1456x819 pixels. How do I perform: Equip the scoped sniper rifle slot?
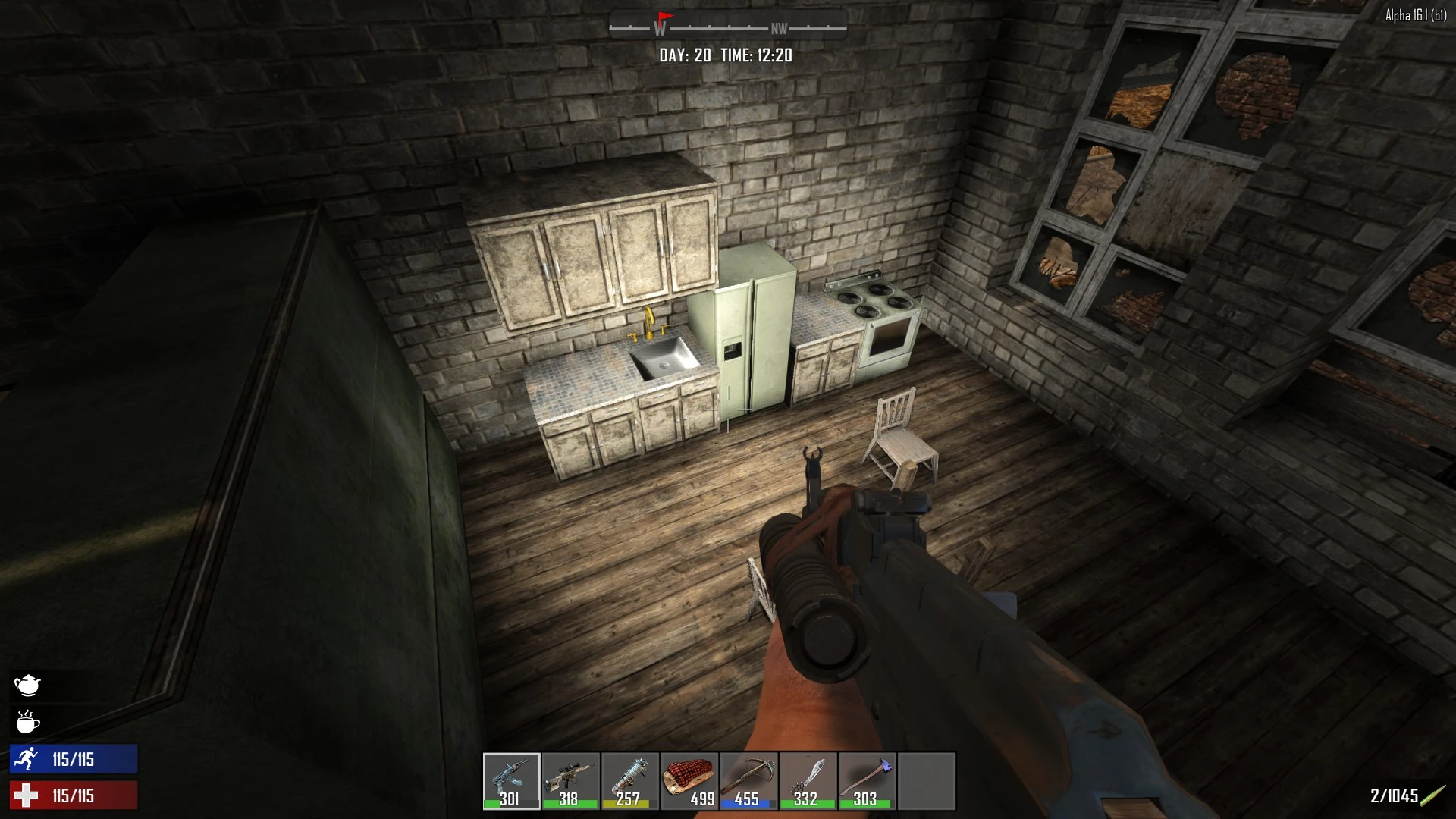pyautogui.click(x=571, y=780)
